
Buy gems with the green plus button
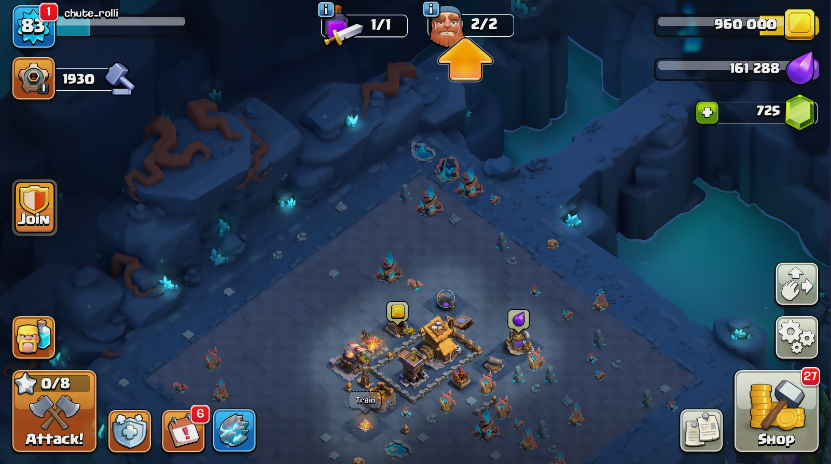[708, 112]
